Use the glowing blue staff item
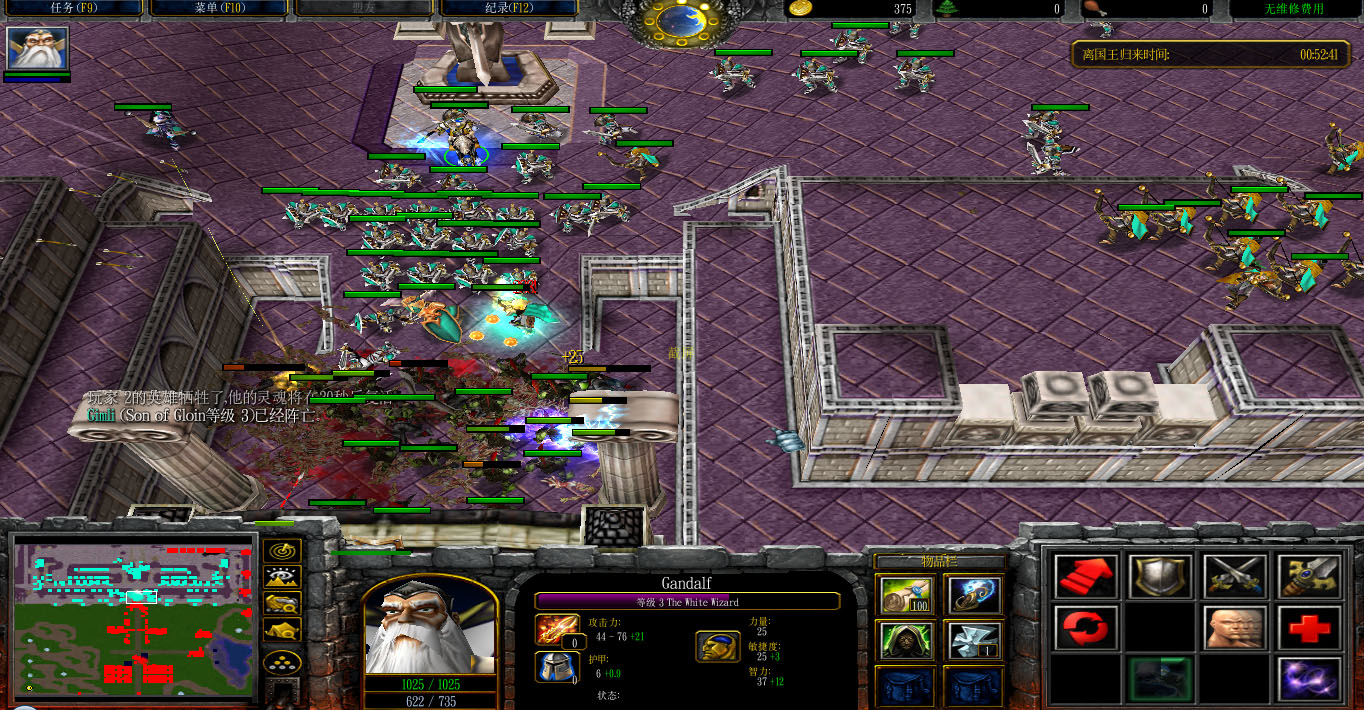1364x710 pixels. click(974, 596)
